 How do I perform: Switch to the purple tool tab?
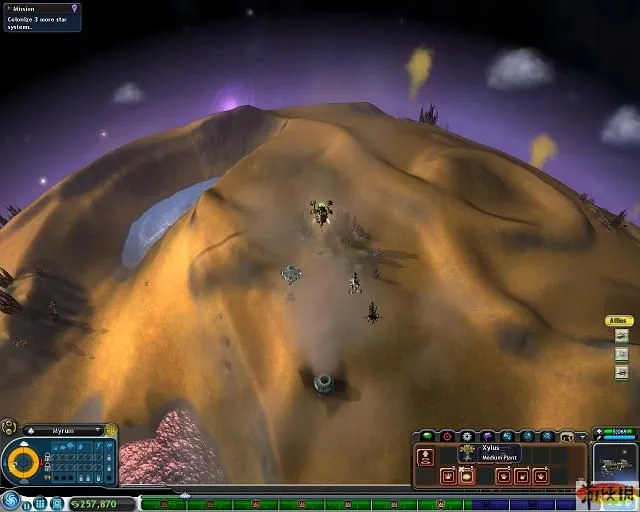(x=487, y=436)
